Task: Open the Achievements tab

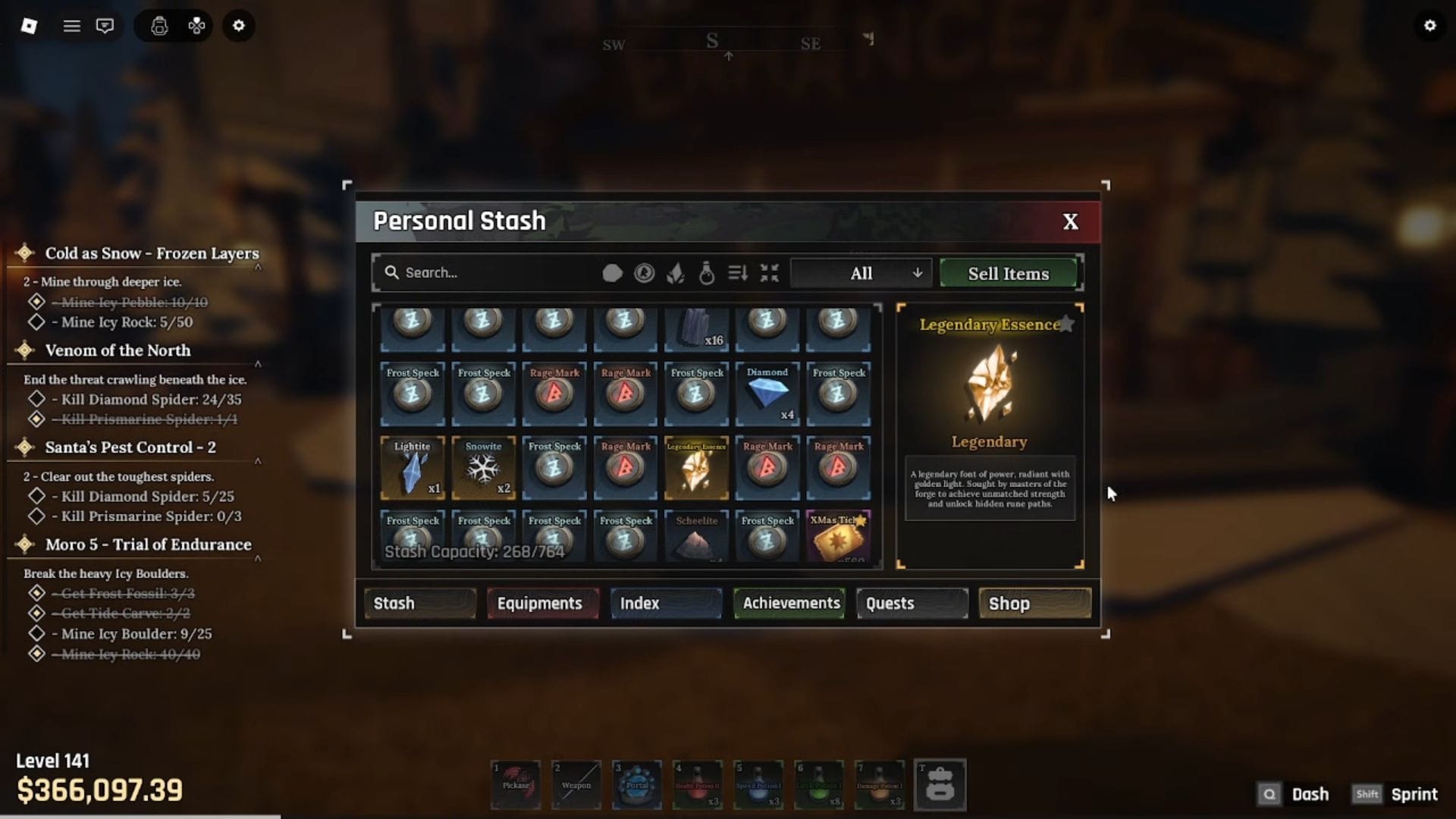Action: 789,603
